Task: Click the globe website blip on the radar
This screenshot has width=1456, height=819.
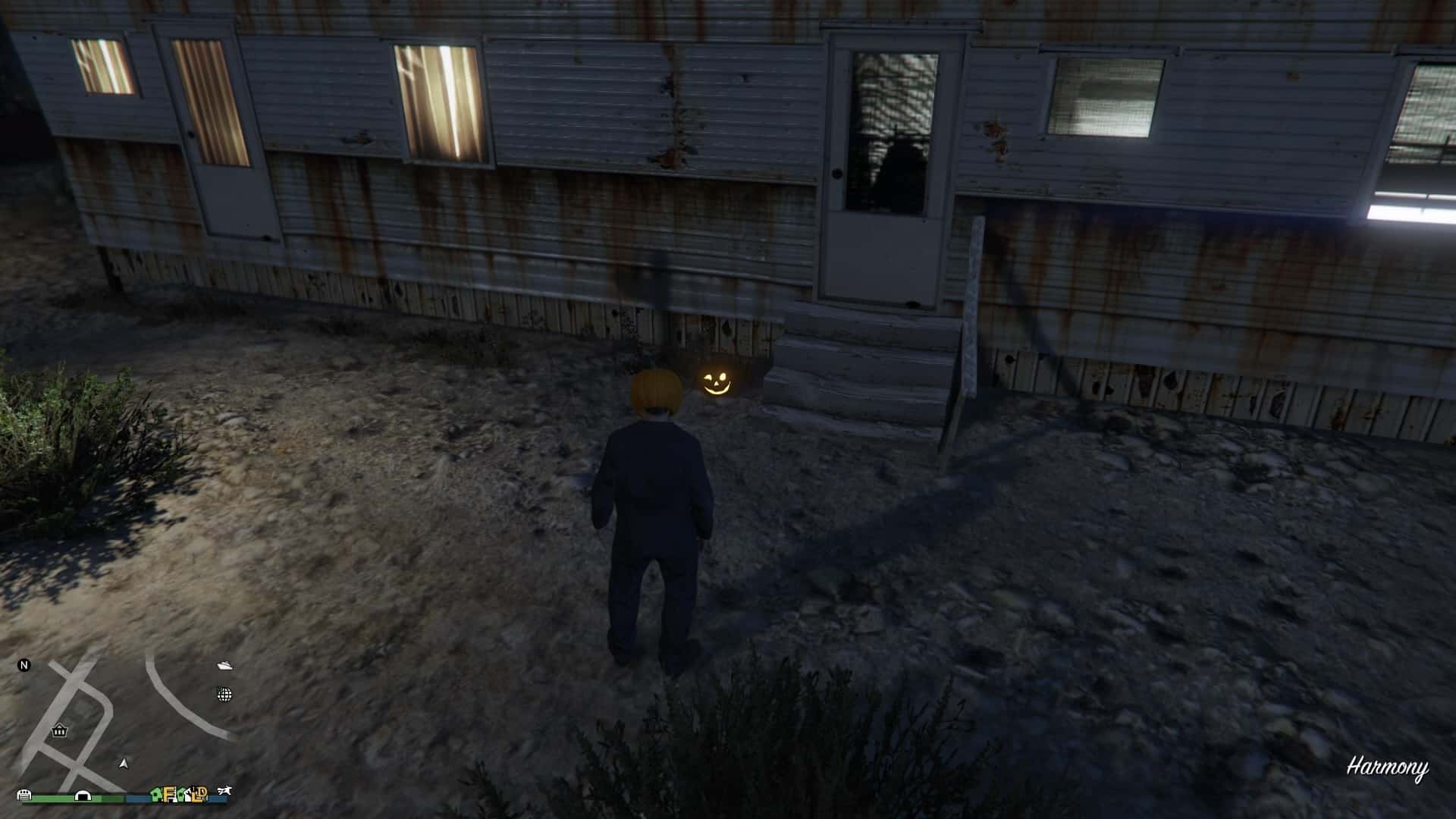Action: pyautogui.click(x=224, y=694)
